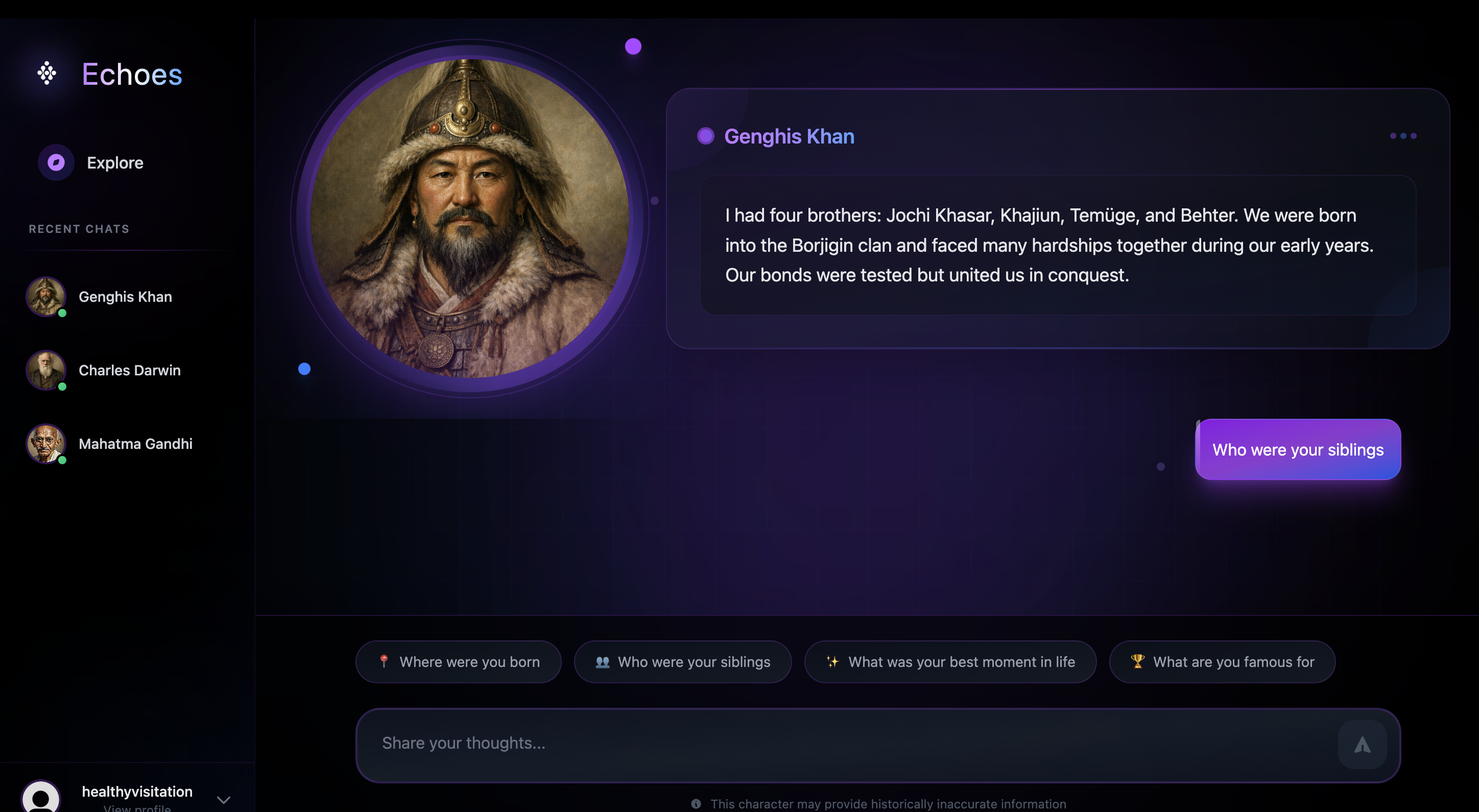1479x812 pixels.
Task: Click the trophy icon on 'What are you famous for' chip
Action: tap(1137, 661)
